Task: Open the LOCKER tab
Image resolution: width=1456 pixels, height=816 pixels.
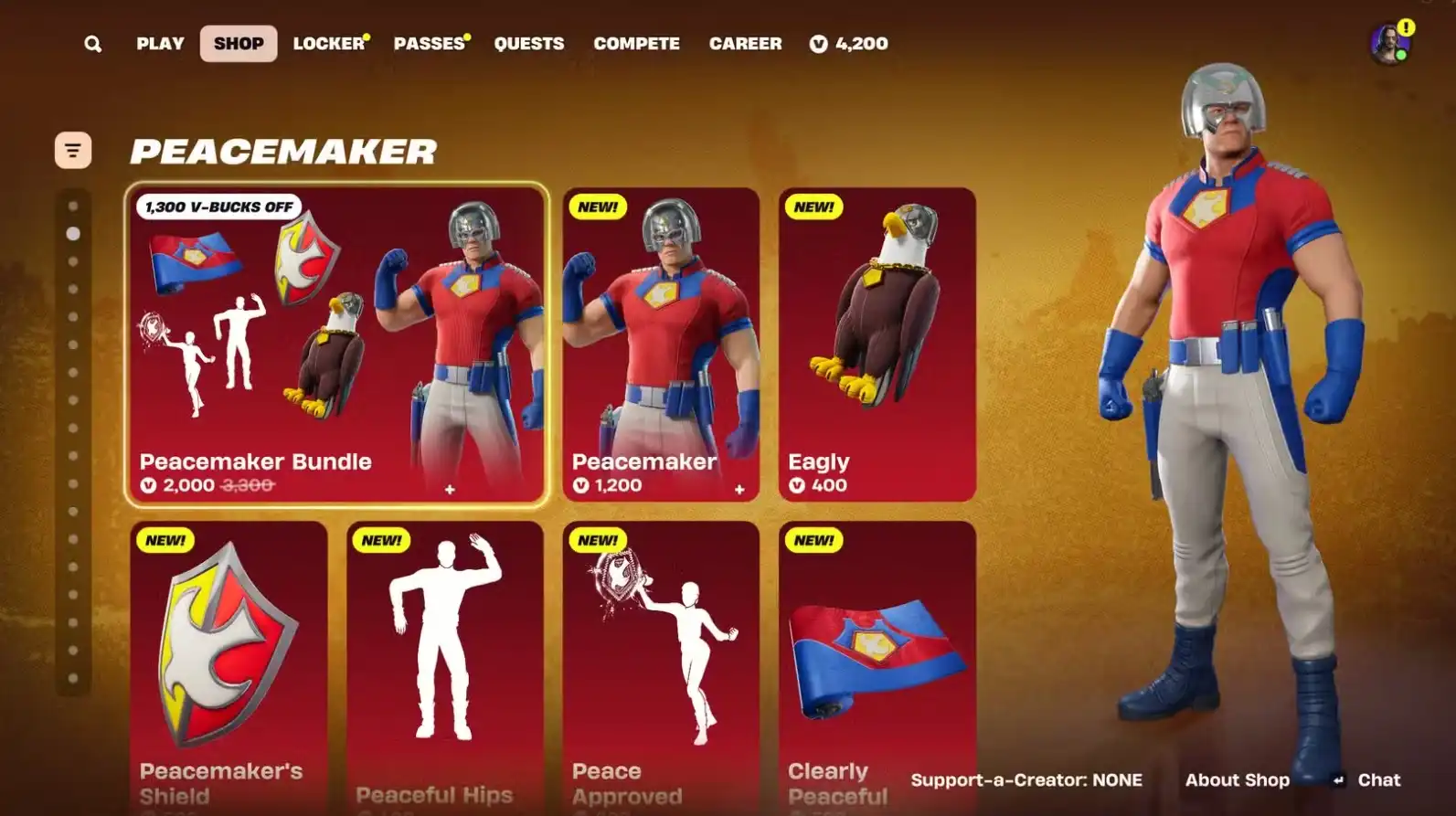Action: click(330, 43)
